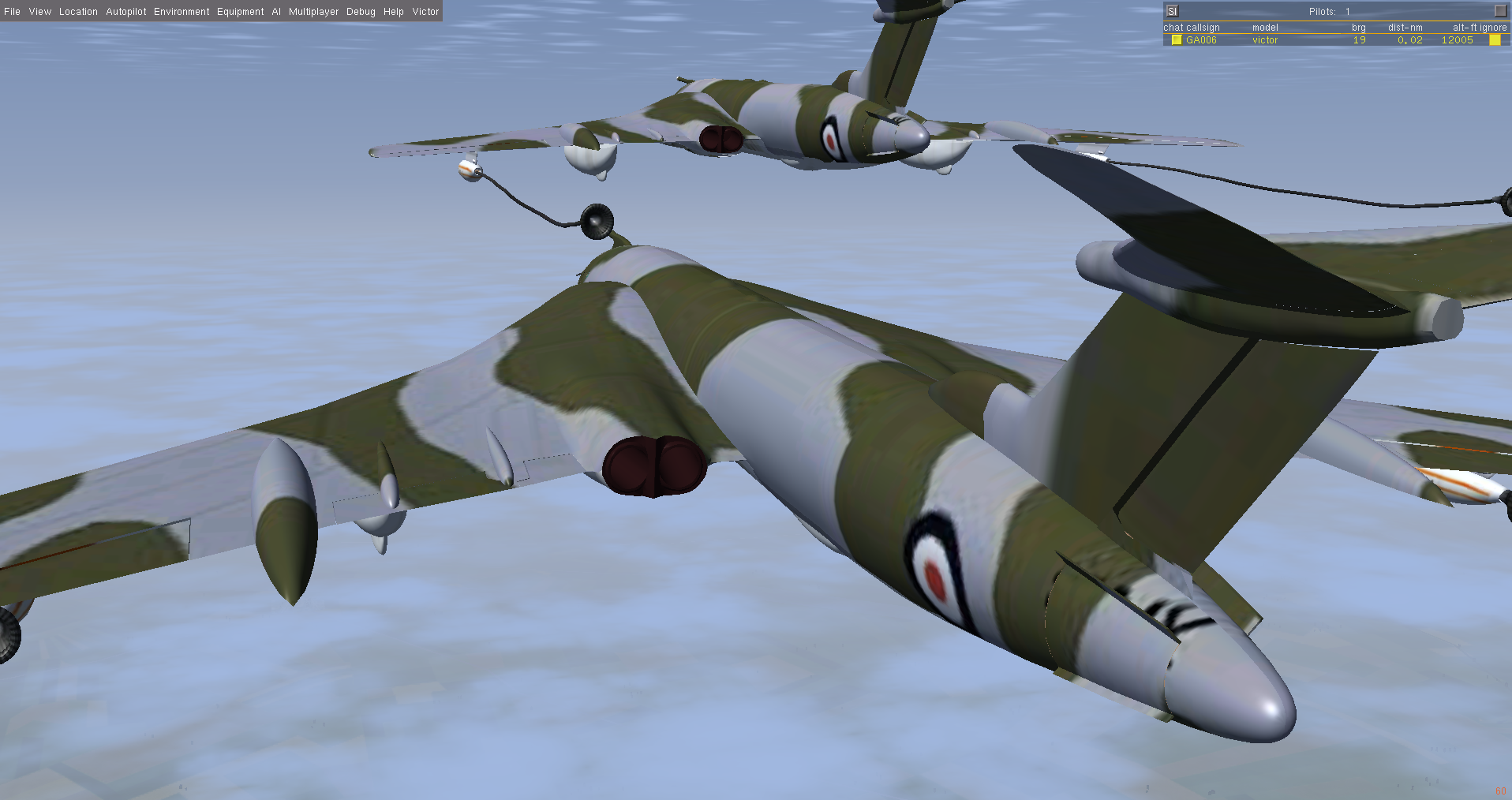Toggle SI units in pilot list
The width and height of the screenshot is (1512, 800).
click(x=1172, y=11)
